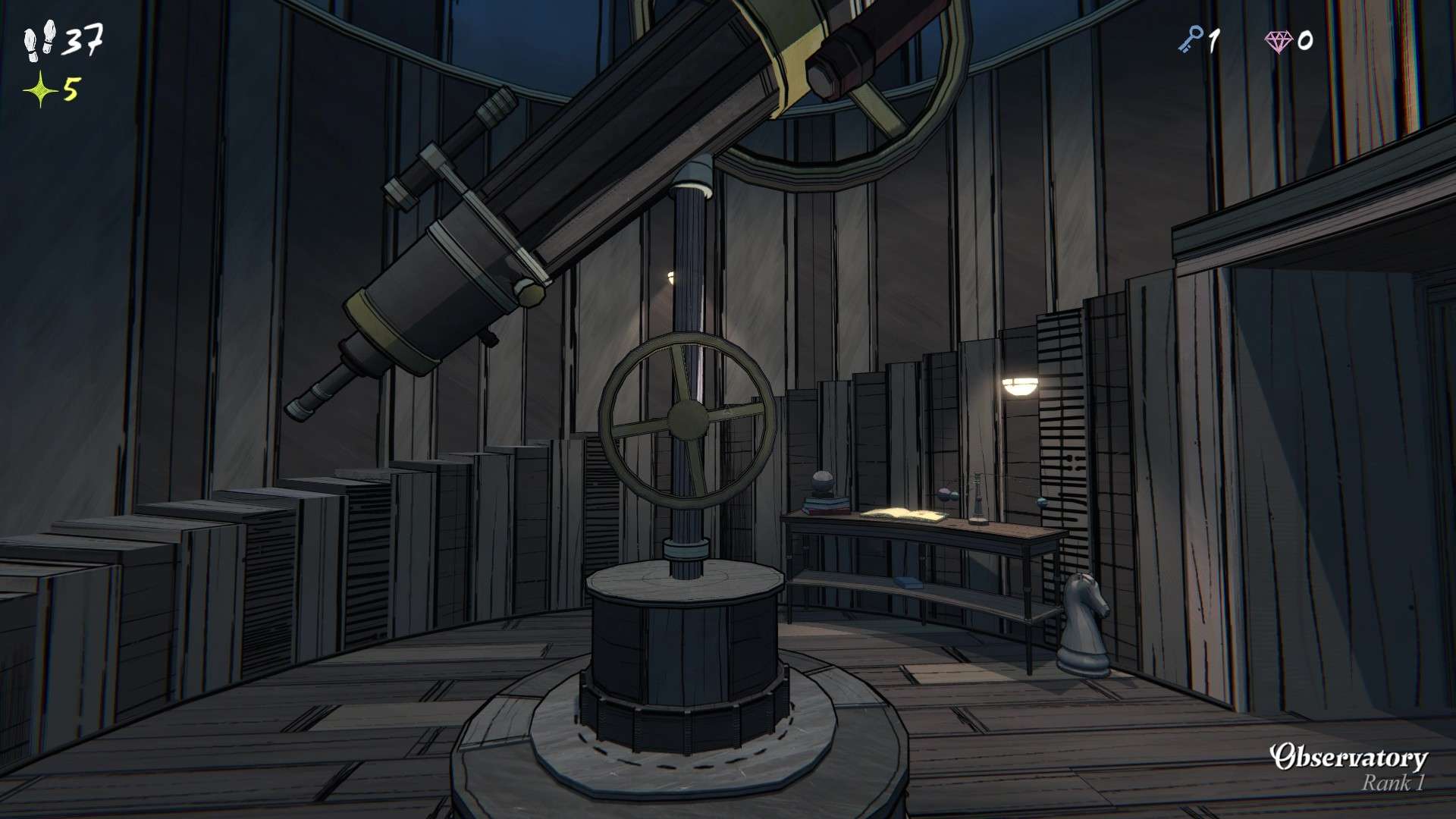Click the stack of books under the globe
Viewport: 1456px width, 819px height.
pyautogui.click(x=824, y=507)
